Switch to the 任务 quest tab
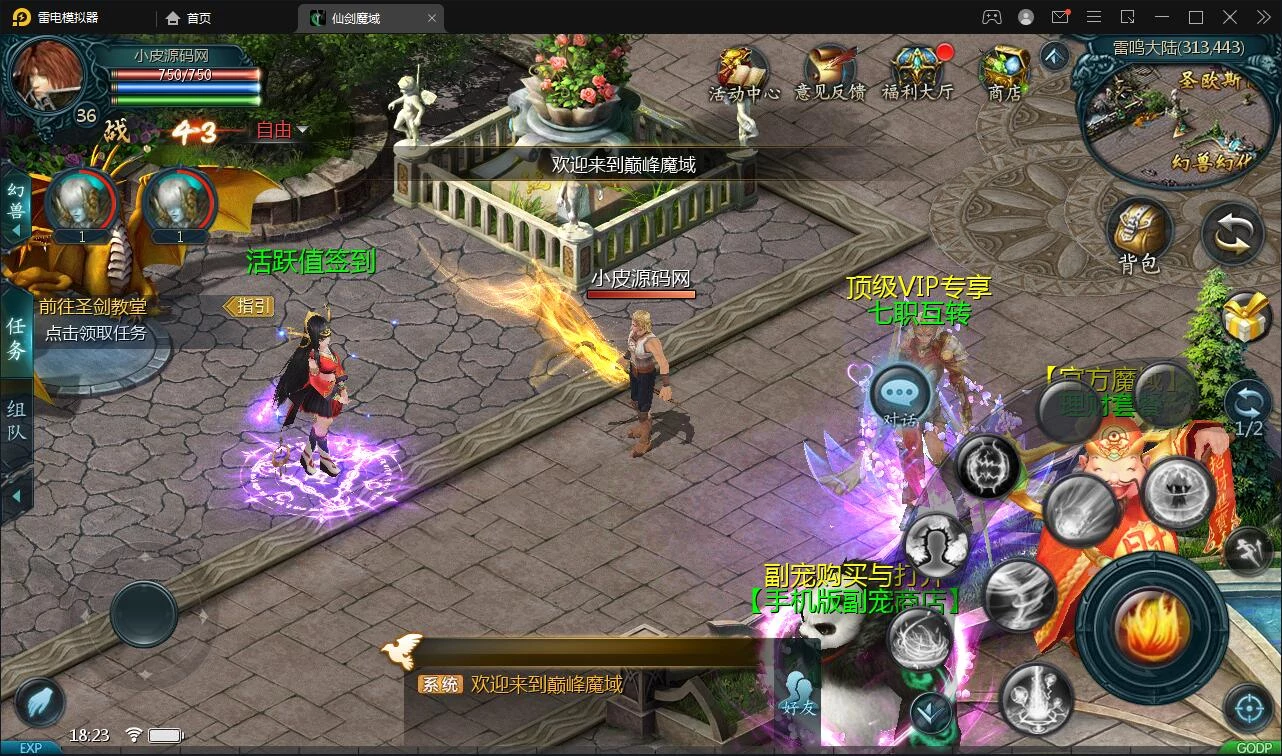 pos(16,337)
